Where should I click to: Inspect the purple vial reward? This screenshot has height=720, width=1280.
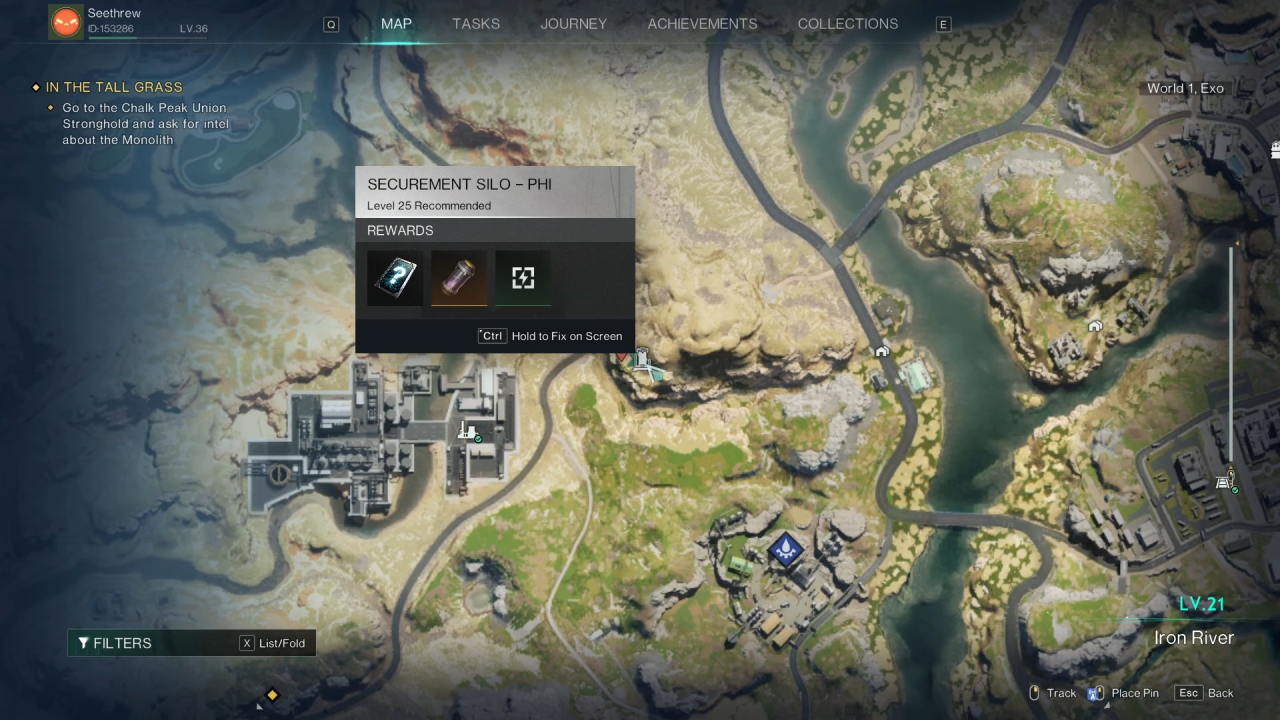[459, 277]
